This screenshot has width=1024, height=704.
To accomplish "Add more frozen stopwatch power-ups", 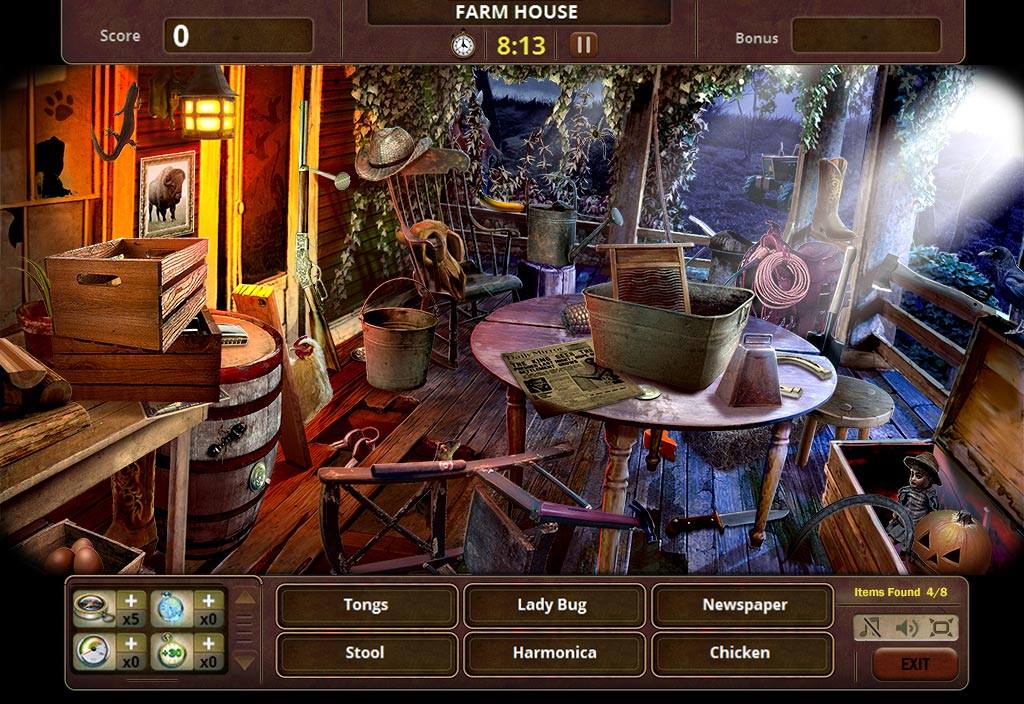I will [208, 600].
